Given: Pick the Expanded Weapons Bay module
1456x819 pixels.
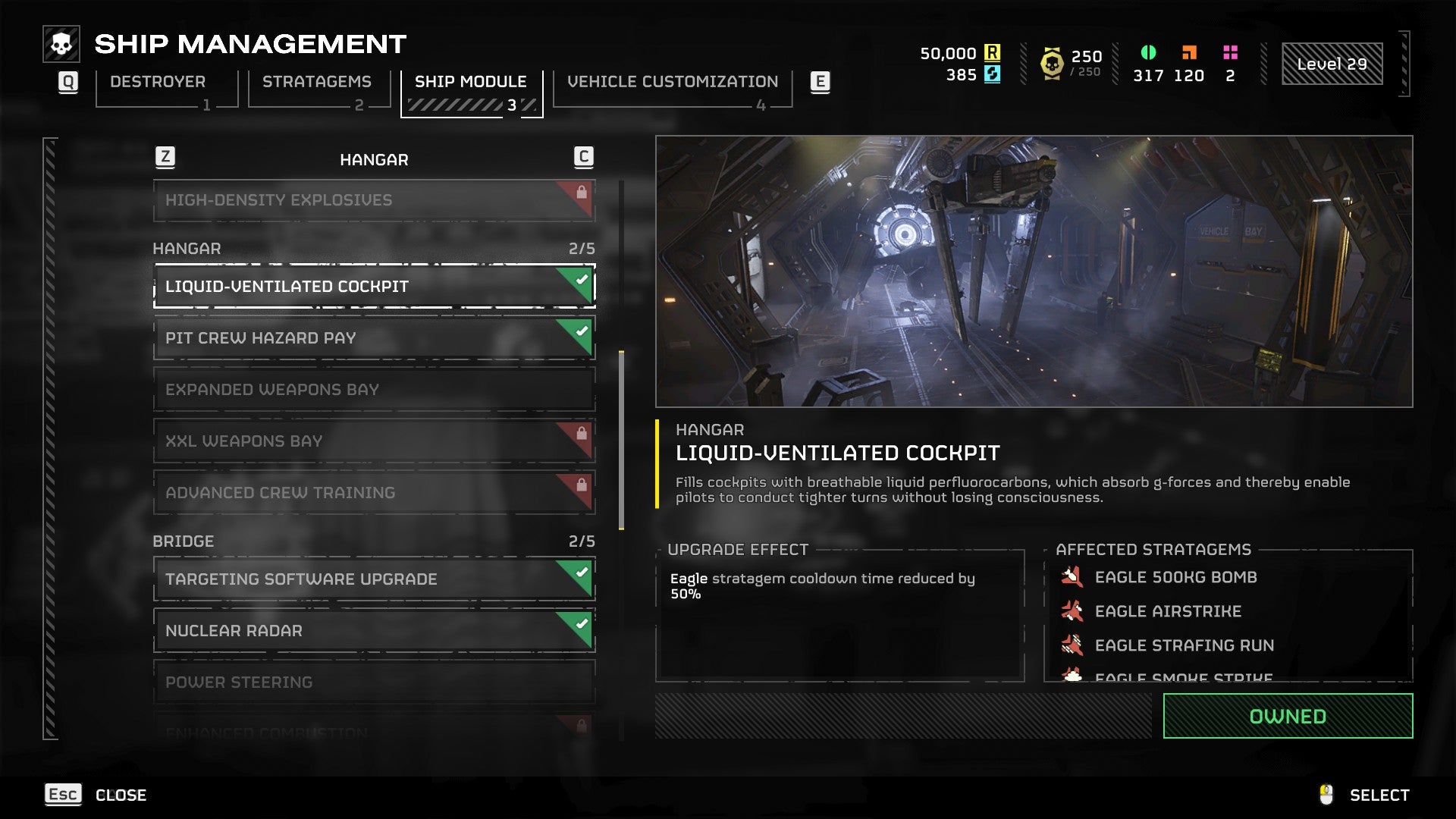Looking at the screenshot, I should (373, 390).
